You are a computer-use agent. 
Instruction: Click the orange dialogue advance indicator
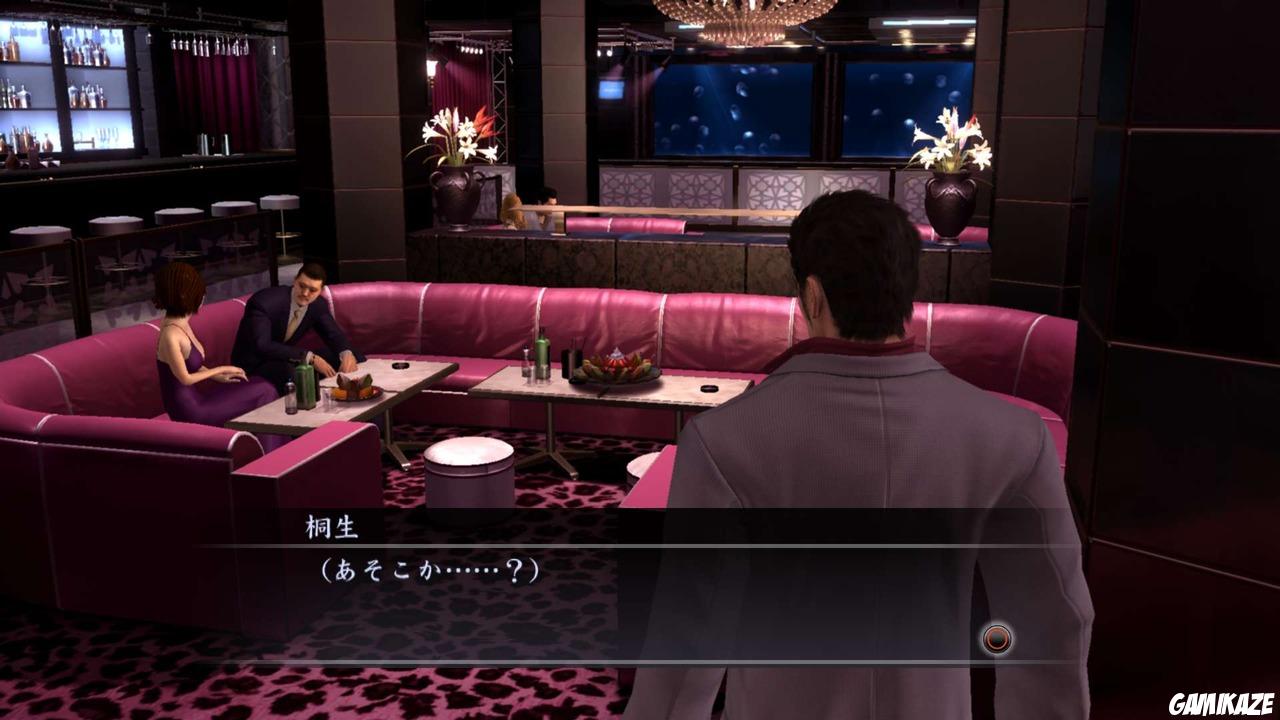click(997, 637)
